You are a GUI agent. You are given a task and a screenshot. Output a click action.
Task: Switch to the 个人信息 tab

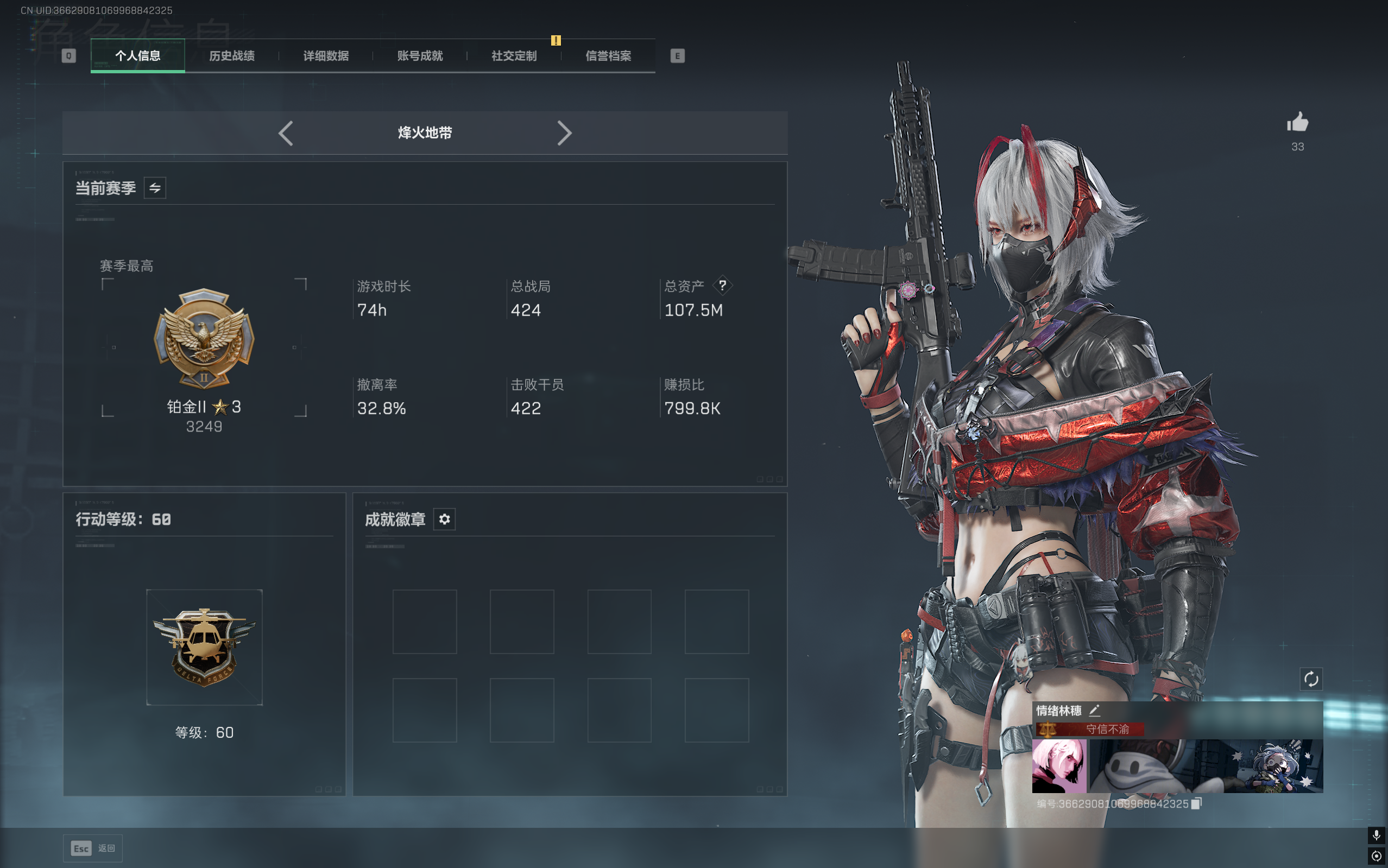(138, 56)
